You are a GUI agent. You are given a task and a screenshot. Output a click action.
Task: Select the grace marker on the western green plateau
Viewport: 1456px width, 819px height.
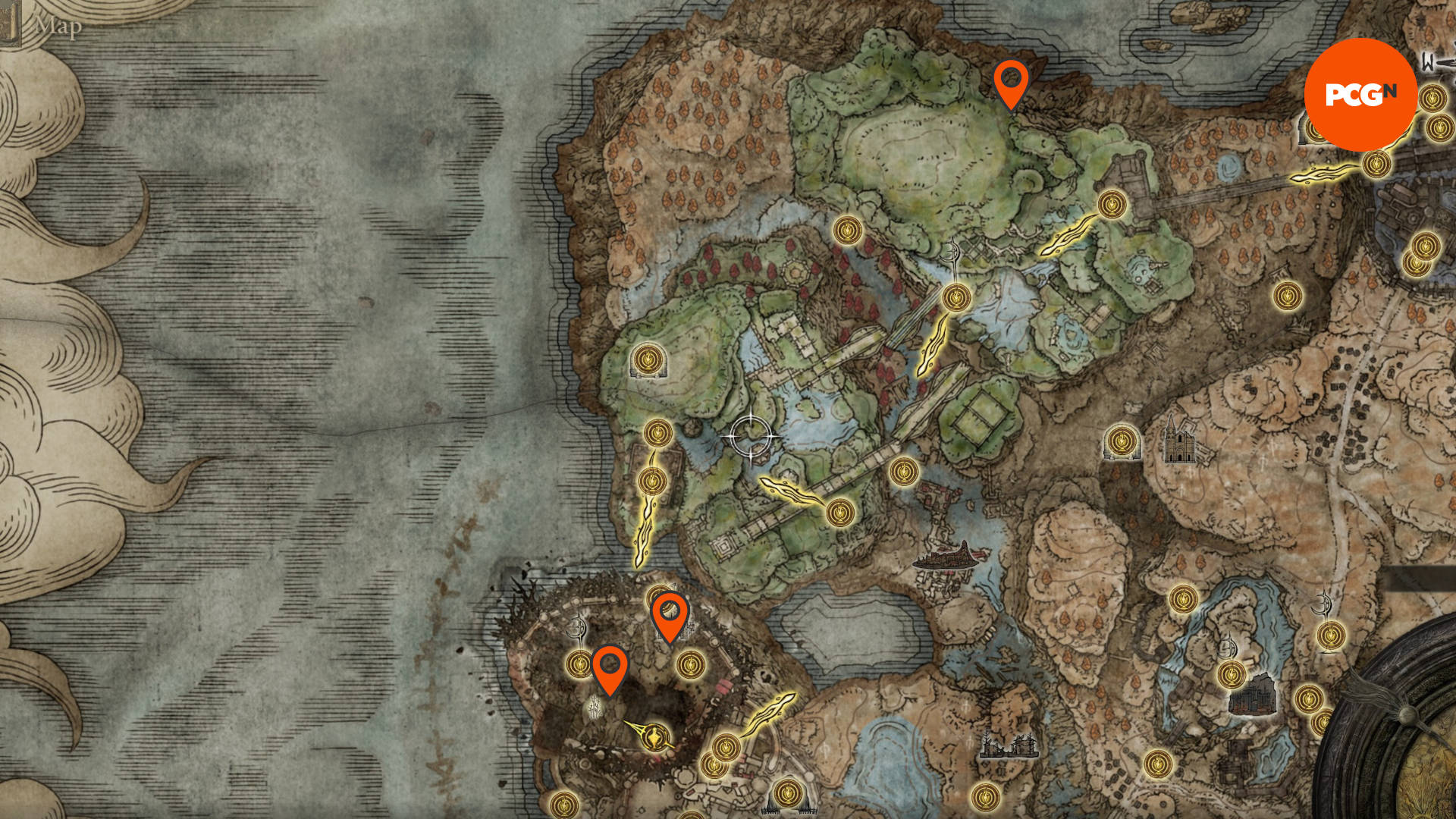point(647,359)
